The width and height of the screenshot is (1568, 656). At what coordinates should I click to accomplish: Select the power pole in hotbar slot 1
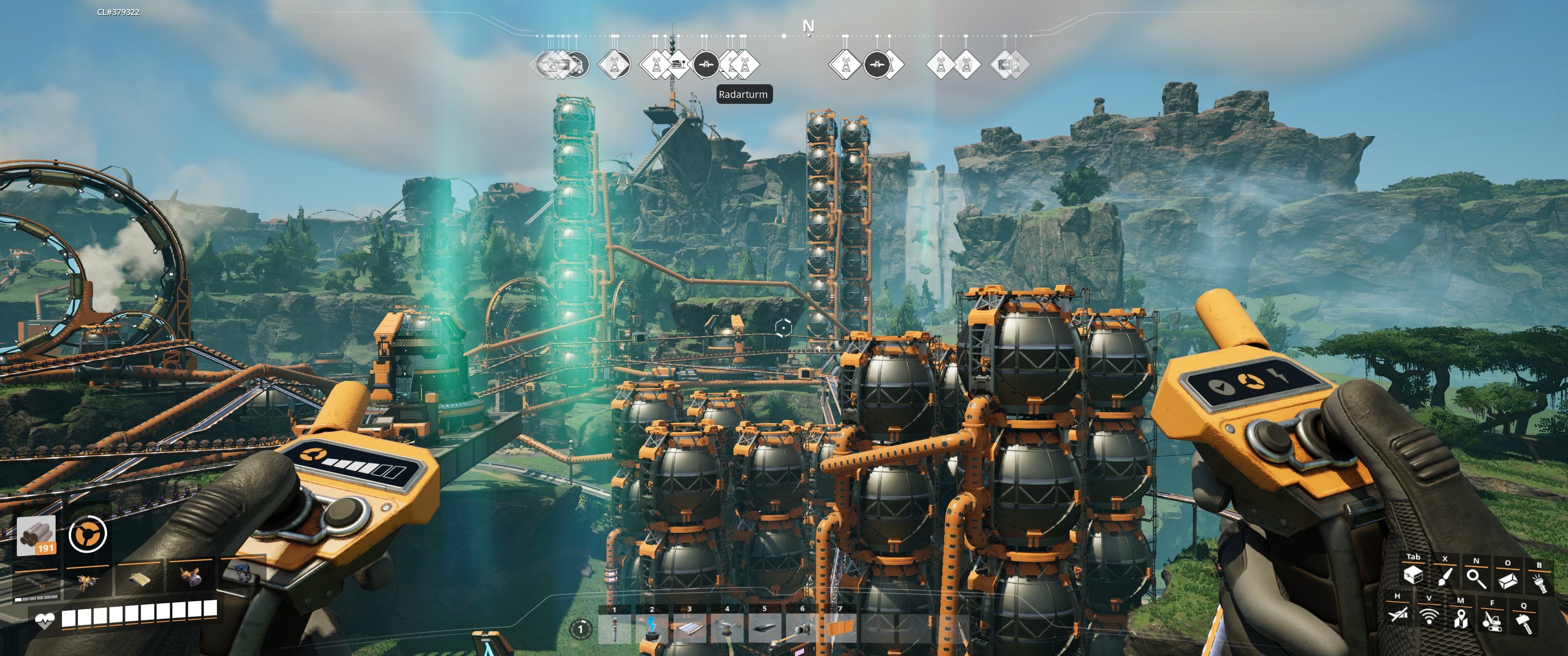pyautogui.click(x=614, y=629)
